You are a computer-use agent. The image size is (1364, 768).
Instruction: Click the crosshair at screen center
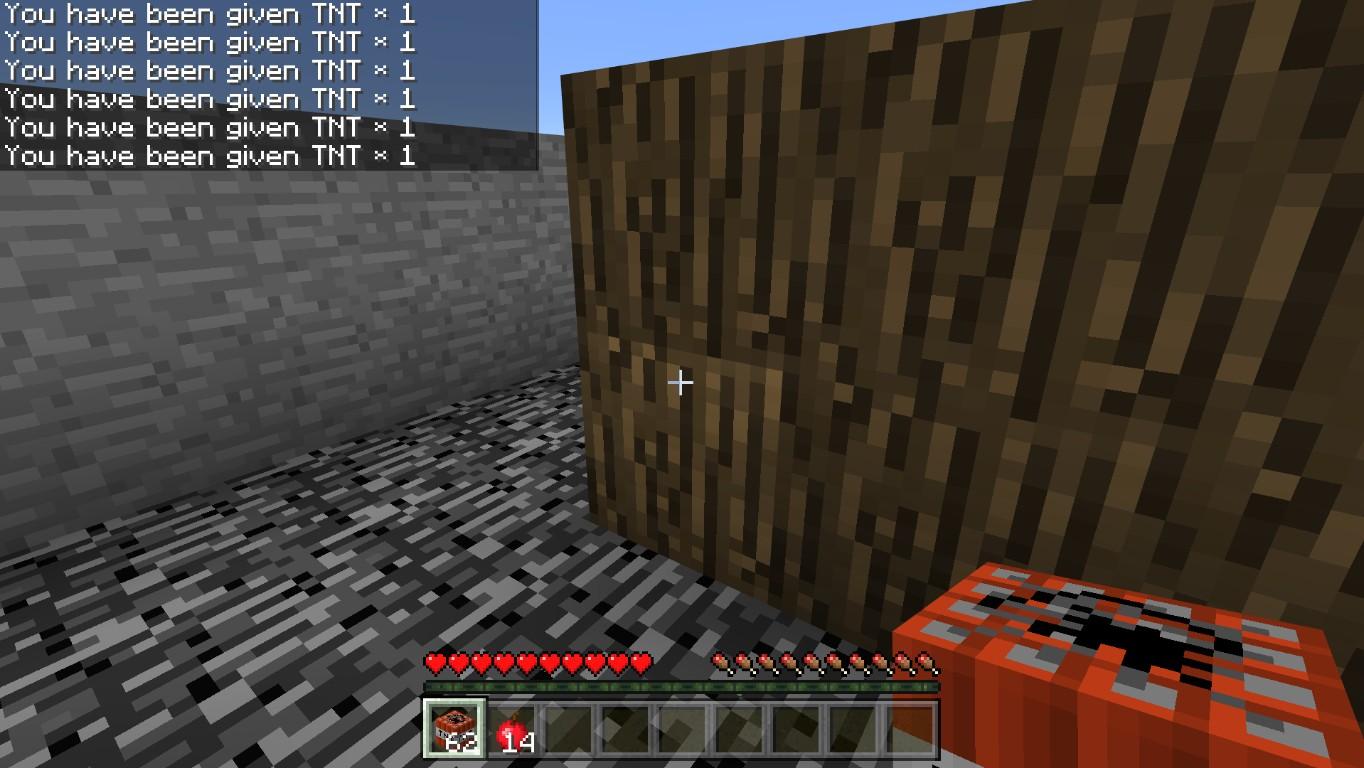point(681,382)
